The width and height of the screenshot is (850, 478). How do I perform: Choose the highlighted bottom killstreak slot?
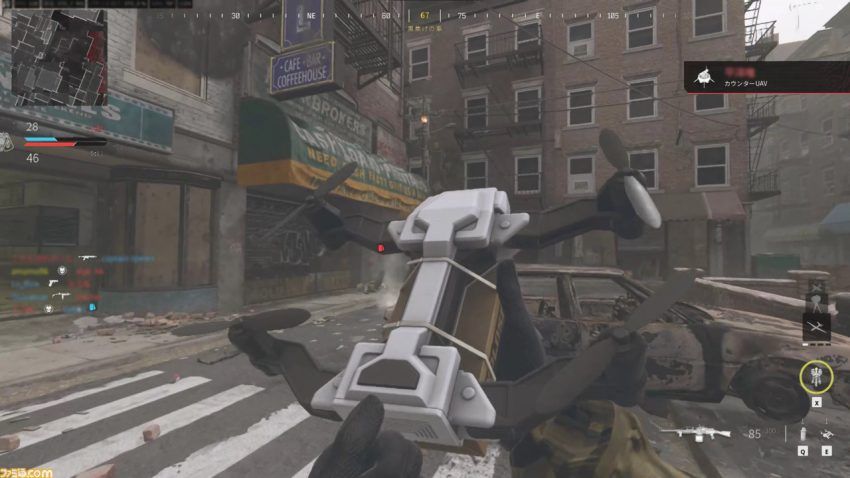click(x=816, y=327)
